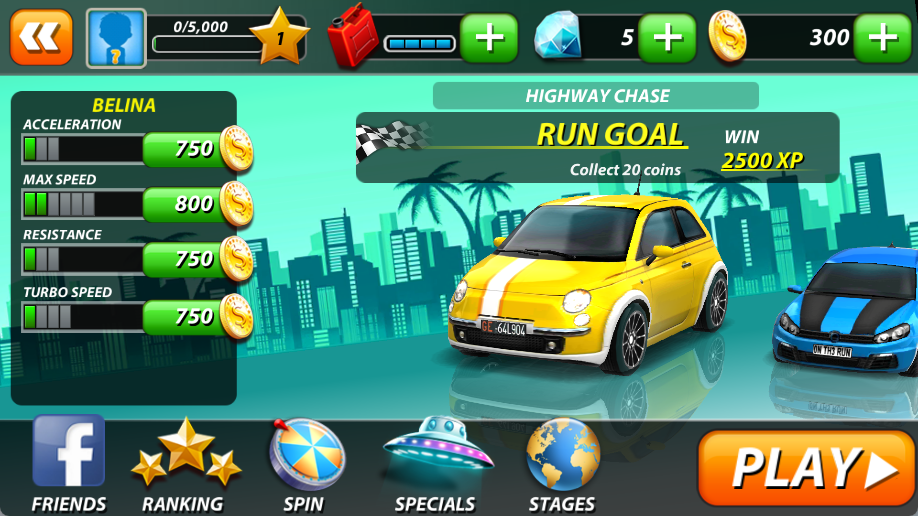Select the yellow Belina car

tap(590, 280)
